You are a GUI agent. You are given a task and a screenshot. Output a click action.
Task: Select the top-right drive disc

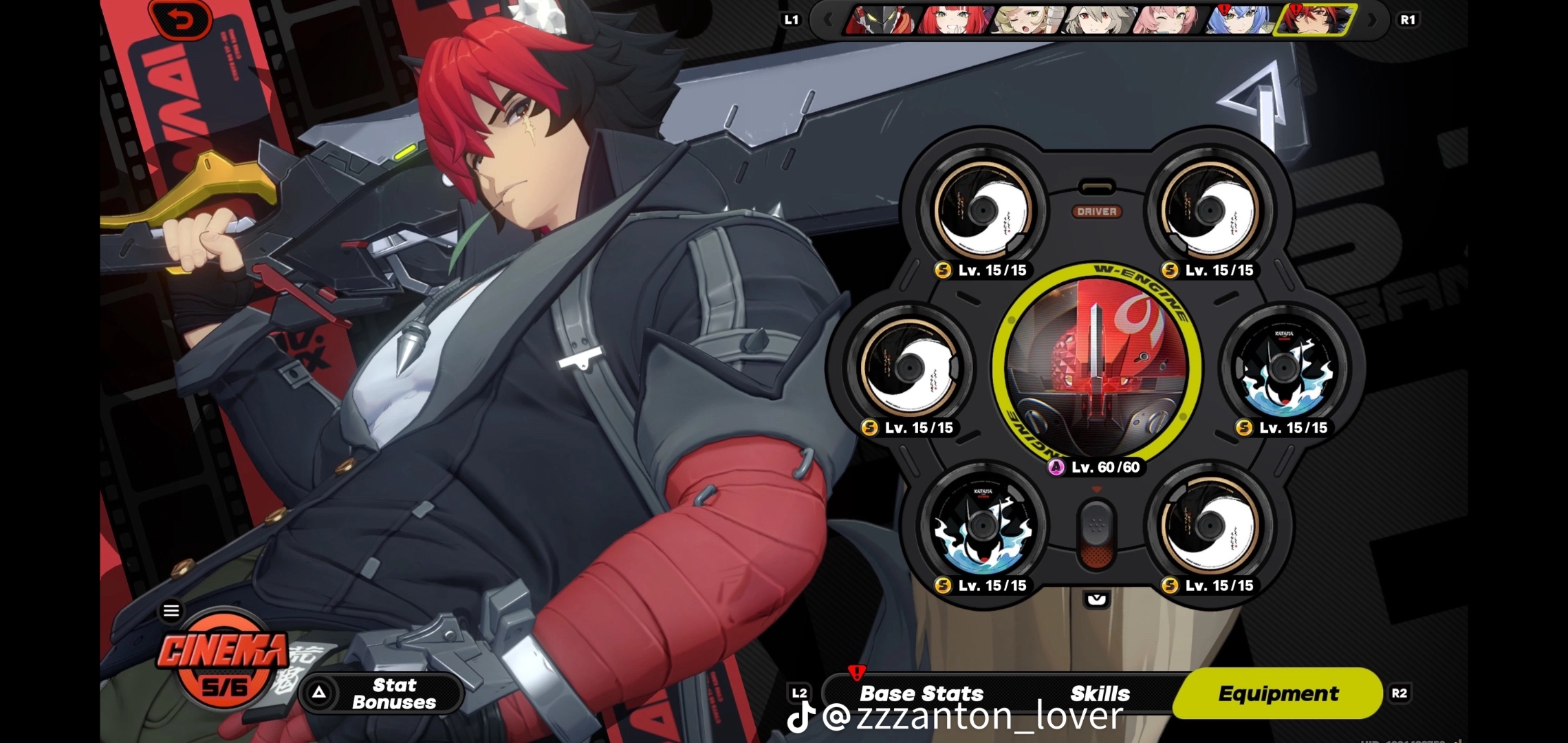pyautogui.click(x=1210, y=210)
